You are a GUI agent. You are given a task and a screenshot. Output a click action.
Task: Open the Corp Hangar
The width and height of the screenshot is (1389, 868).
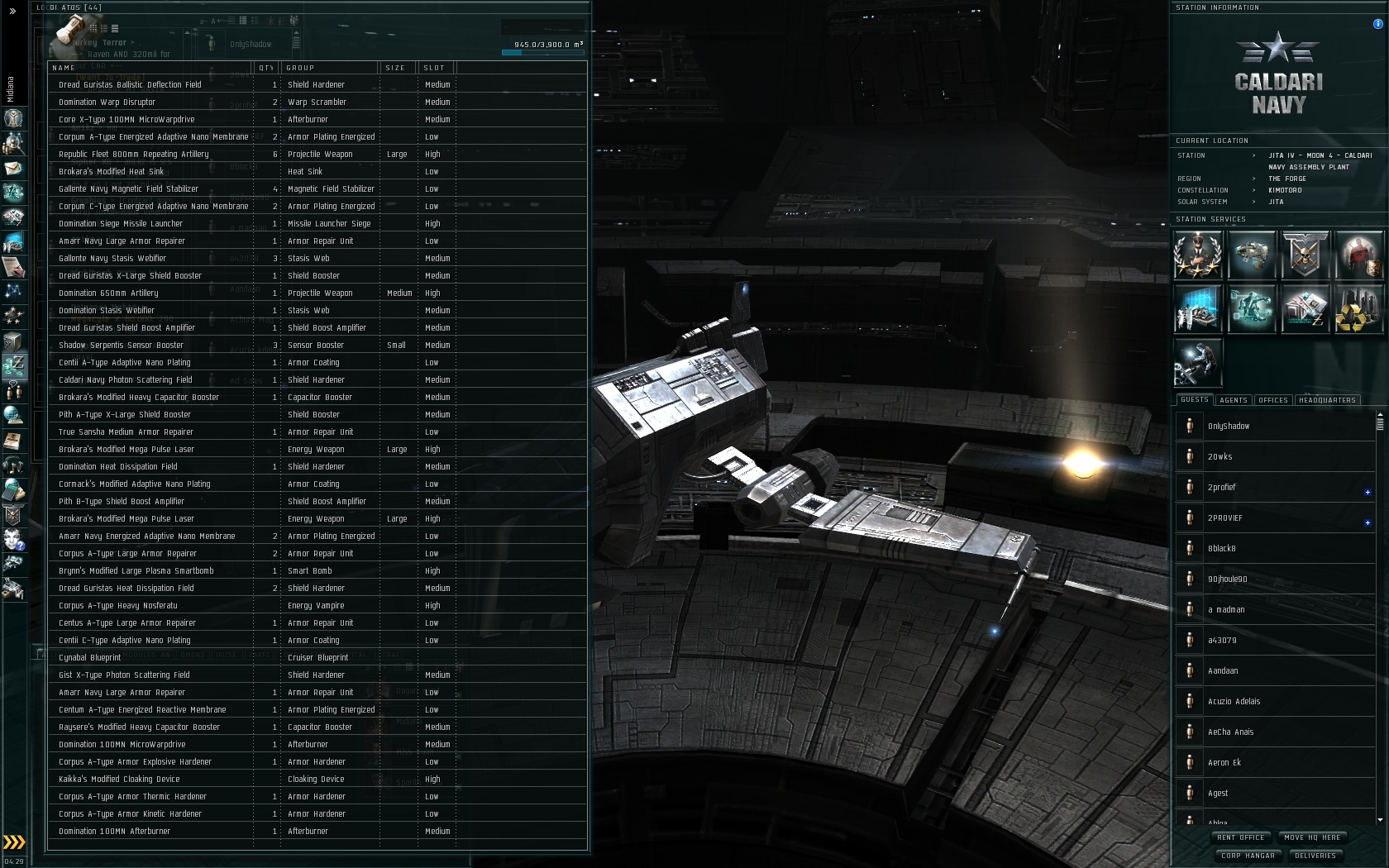(x=1248, y=856)
